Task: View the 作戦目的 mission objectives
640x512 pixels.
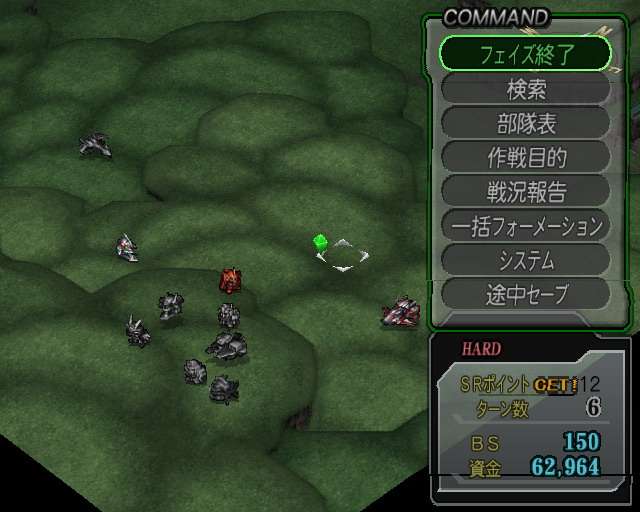Action: (x=525, y=157)
